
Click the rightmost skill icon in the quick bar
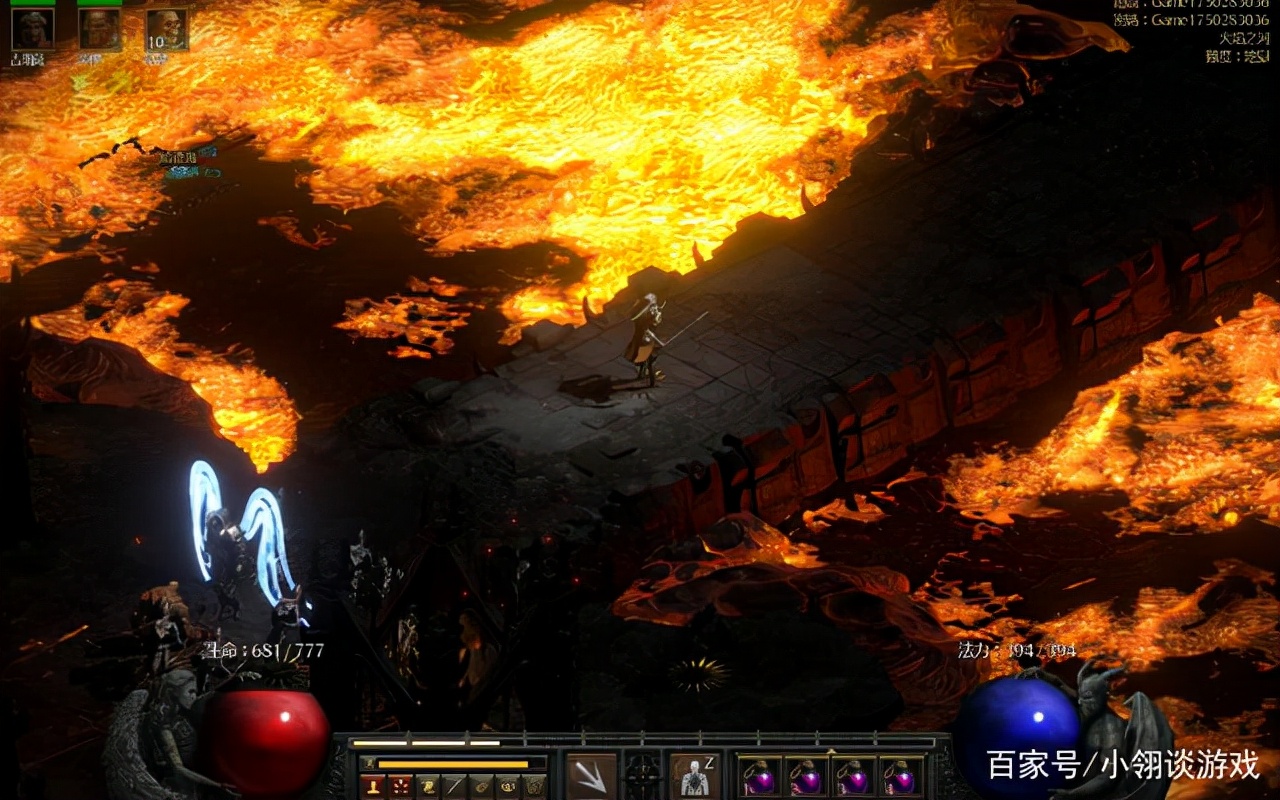(x=533, y=784)
